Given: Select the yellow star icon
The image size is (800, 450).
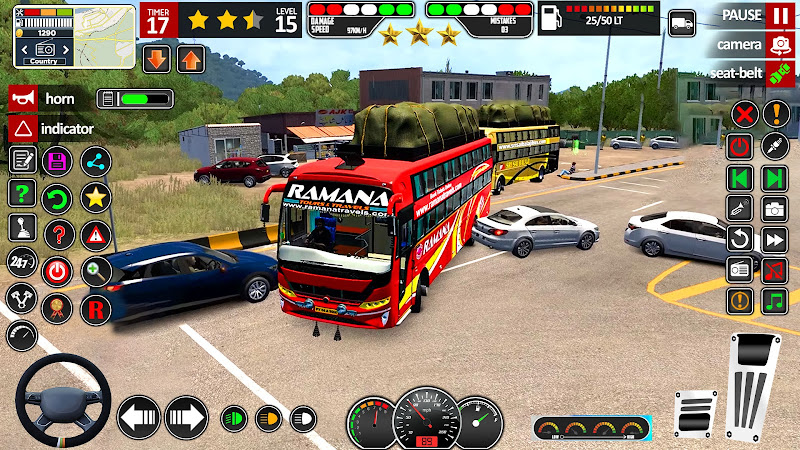Looking at the screenshot, I should tap(95, 197).
